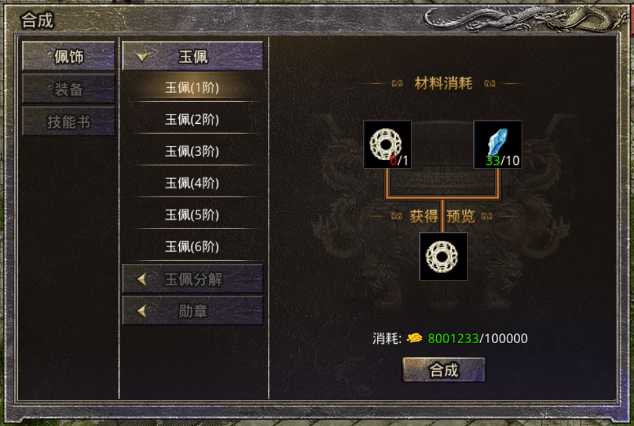Inspect the jade pendant result preview slot
This screenshot has width=634, height=426.
point(443,256)
